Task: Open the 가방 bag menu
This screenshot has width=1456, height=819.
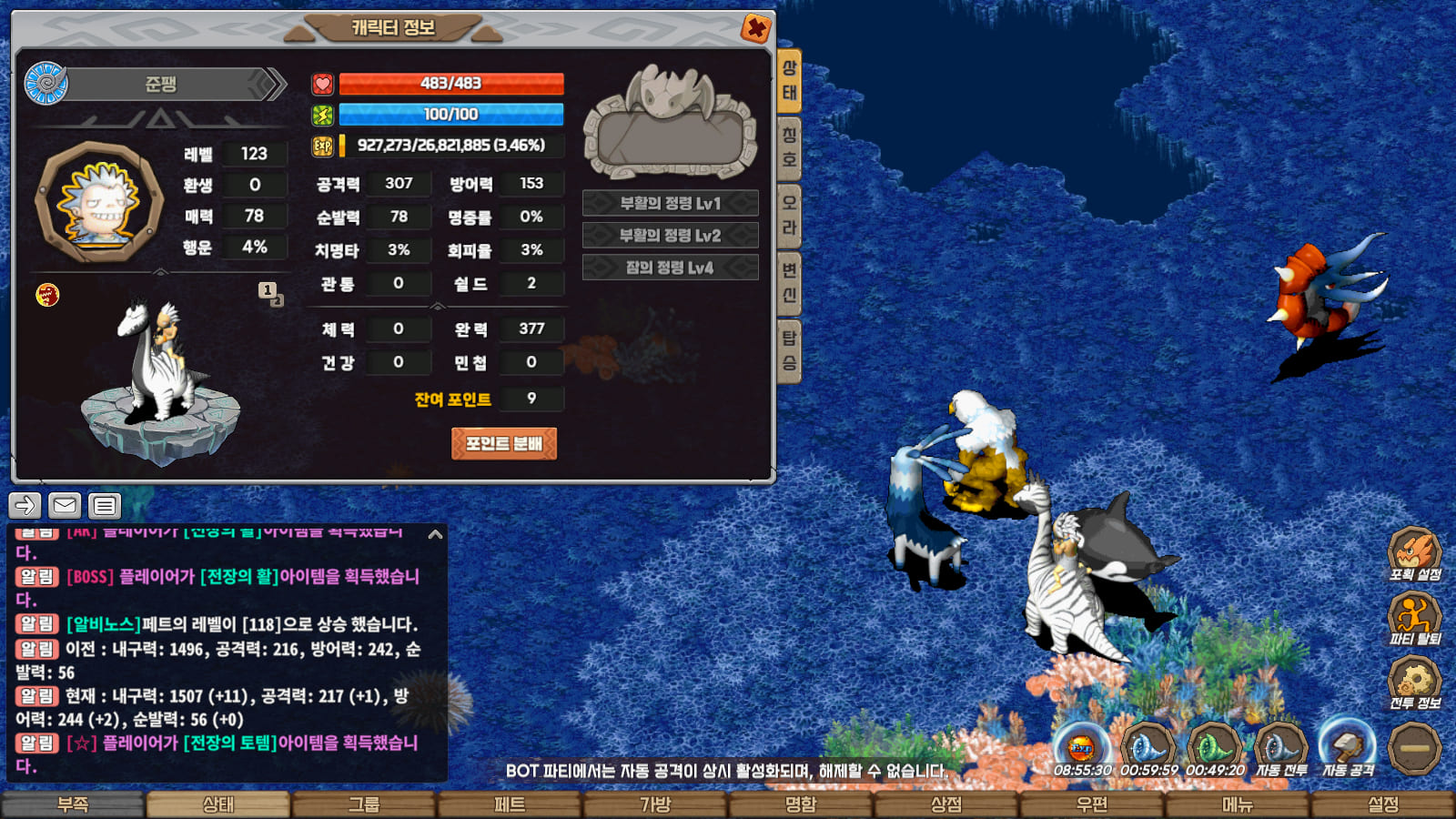Action: (655, 805)
